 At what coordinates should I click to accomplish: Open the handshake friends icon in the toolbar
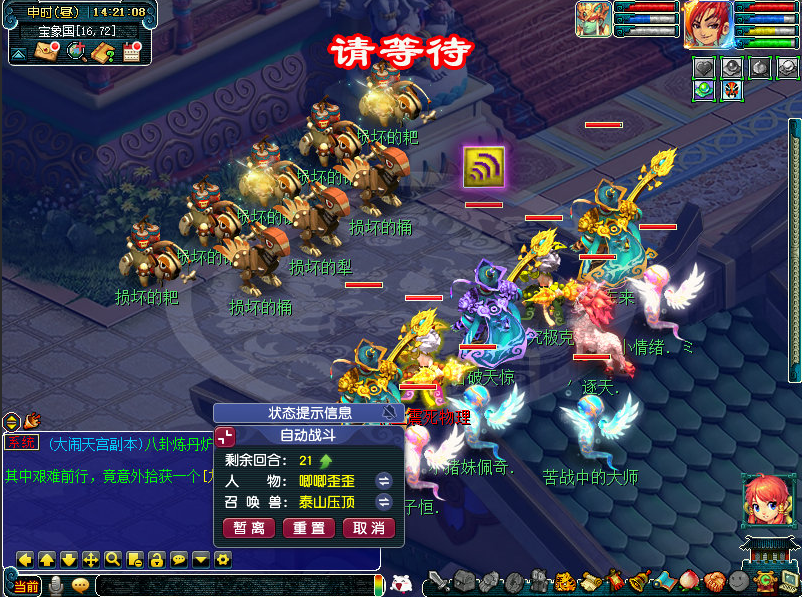(713, 581)
